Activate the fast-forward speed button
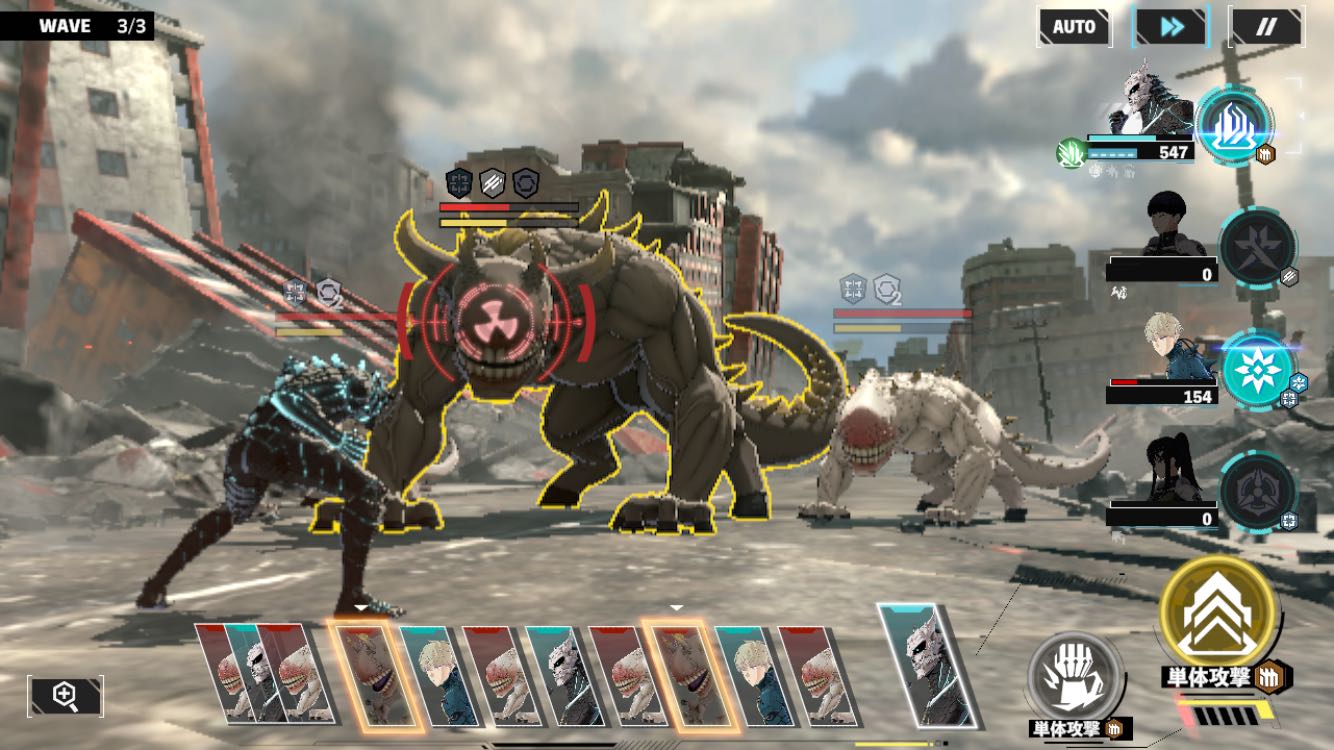 coord(1170,27)
